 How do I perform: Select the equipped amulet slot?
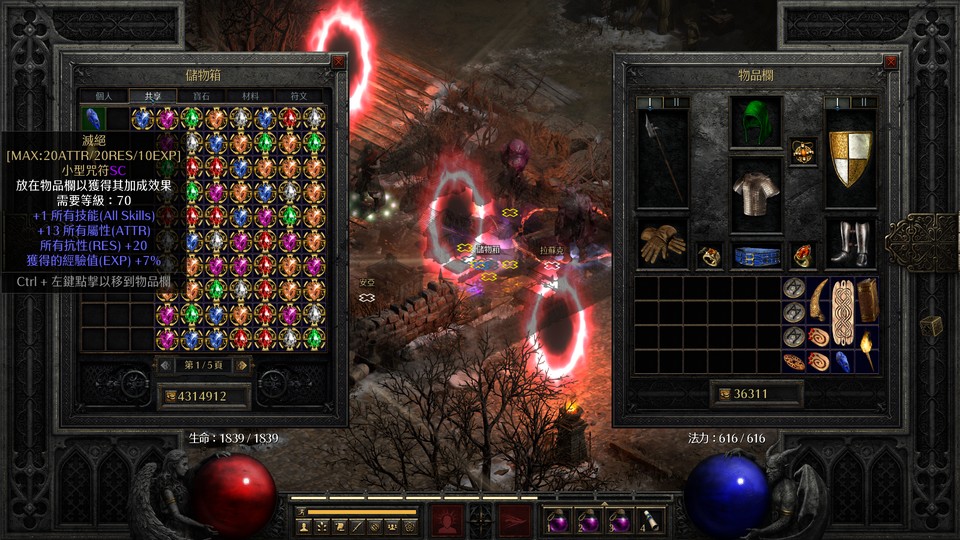[803, 152]
